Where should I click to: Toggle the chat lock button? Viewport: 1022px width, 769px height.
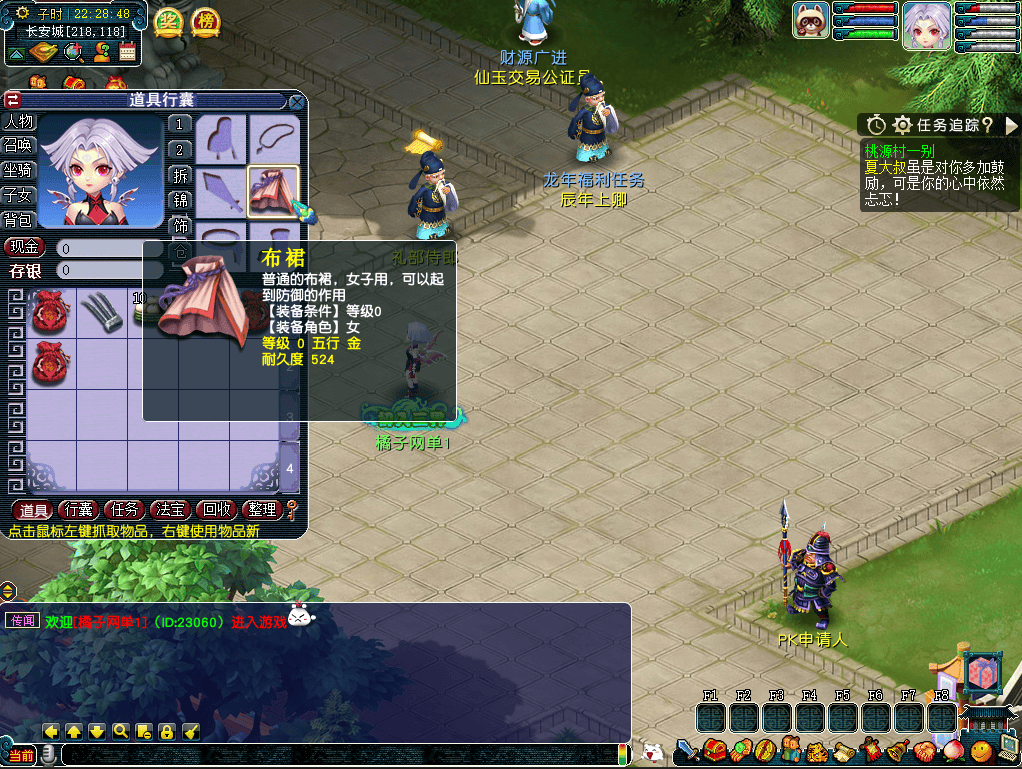tap(166, 731)
